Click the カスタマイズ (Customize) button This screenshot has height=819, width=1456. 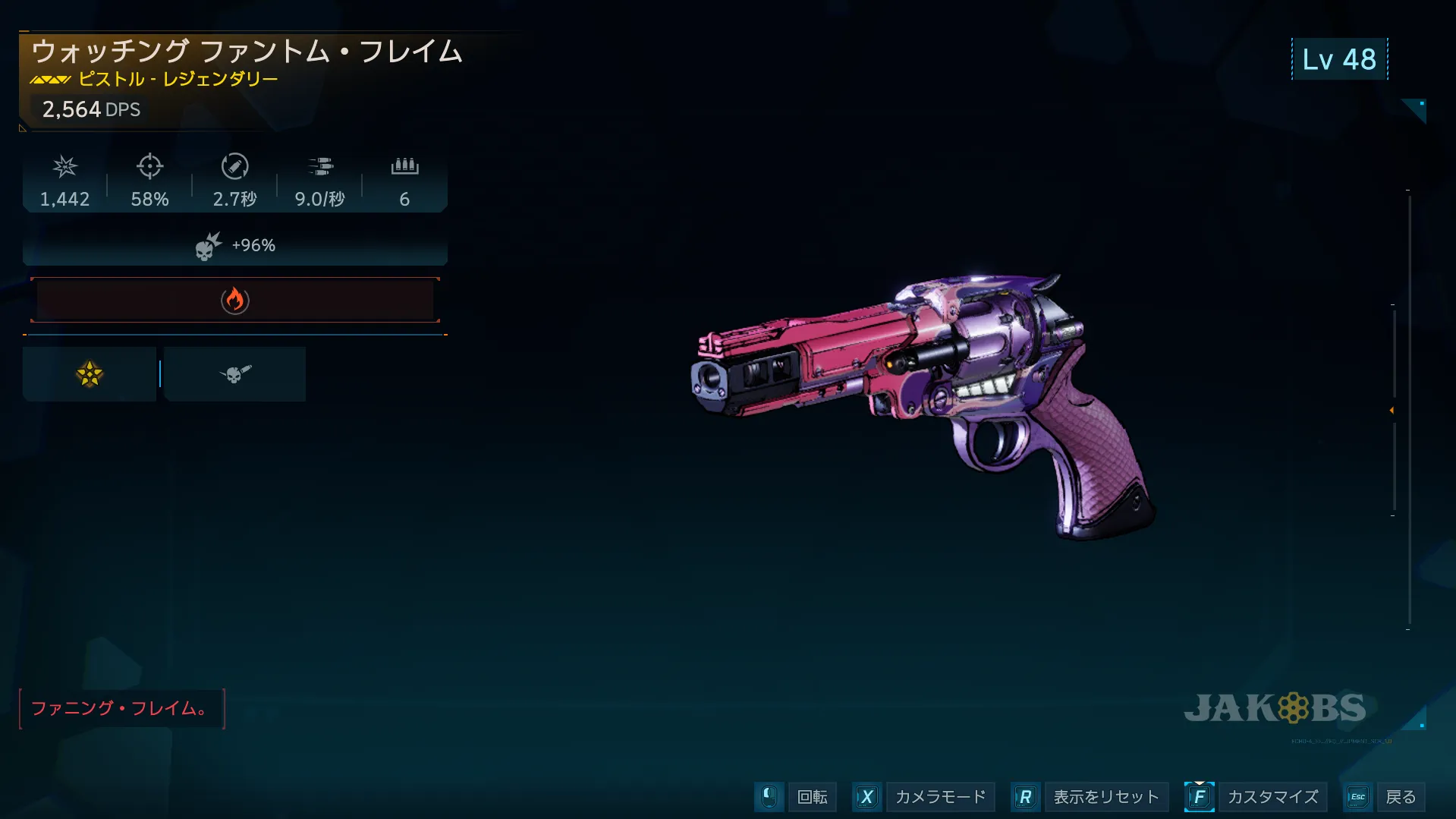point(1272,797)
